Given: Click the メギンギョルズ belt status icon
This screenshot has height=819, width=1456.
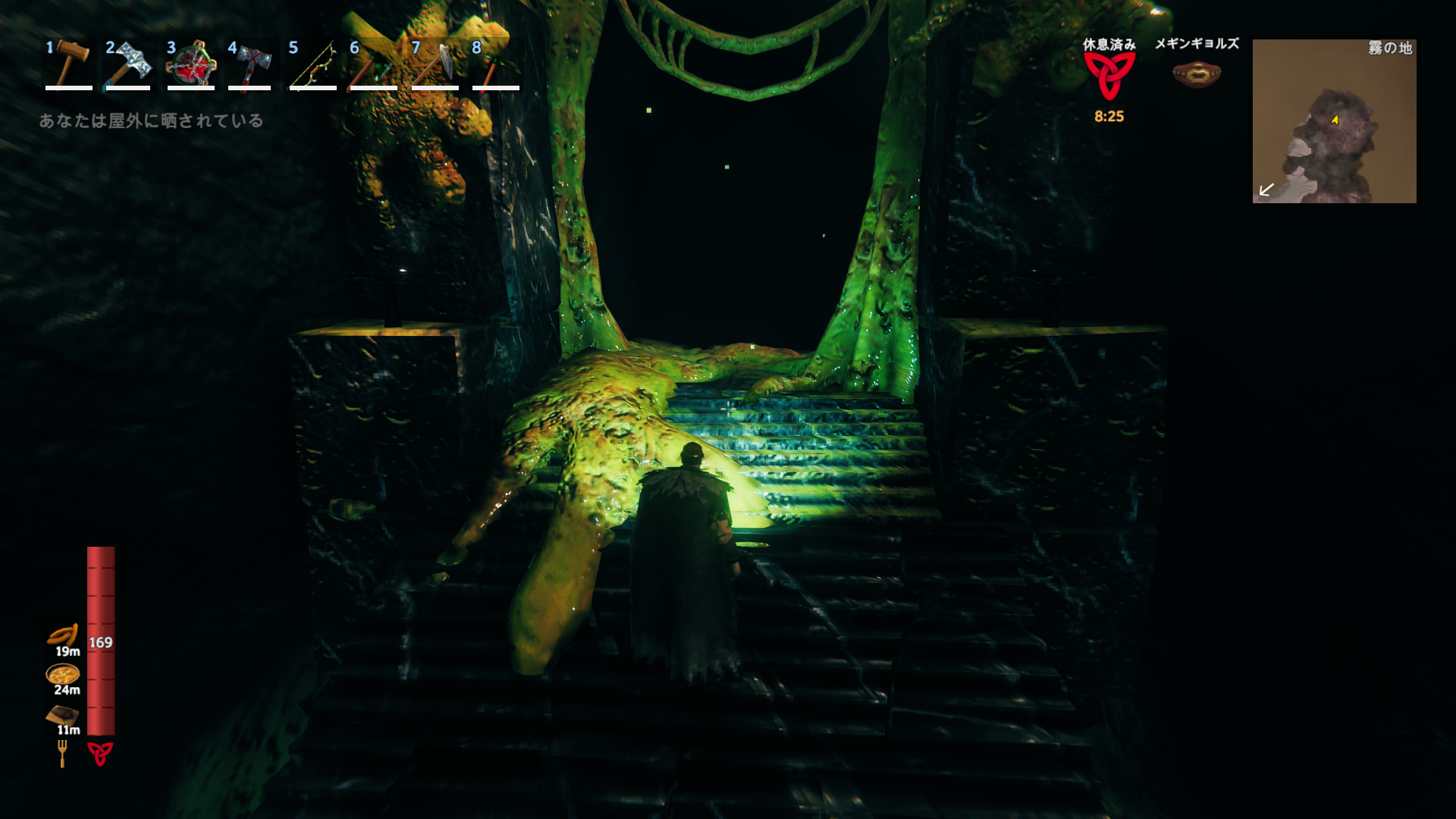Looking at the screenshot, I should coord(1197,74).
